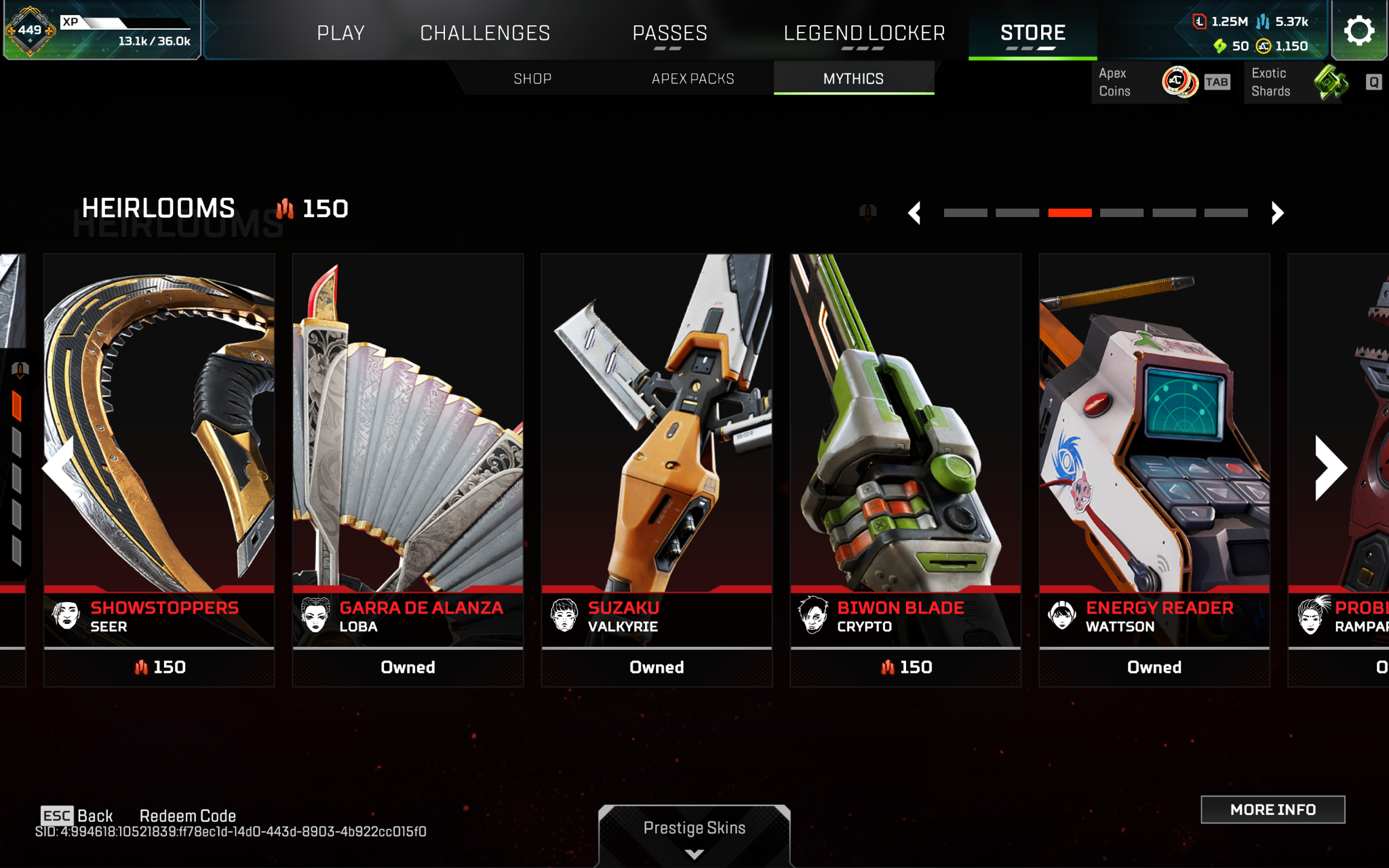Open the Apex Coins purchase button

pyautogui.click(x=1161, y=83)
